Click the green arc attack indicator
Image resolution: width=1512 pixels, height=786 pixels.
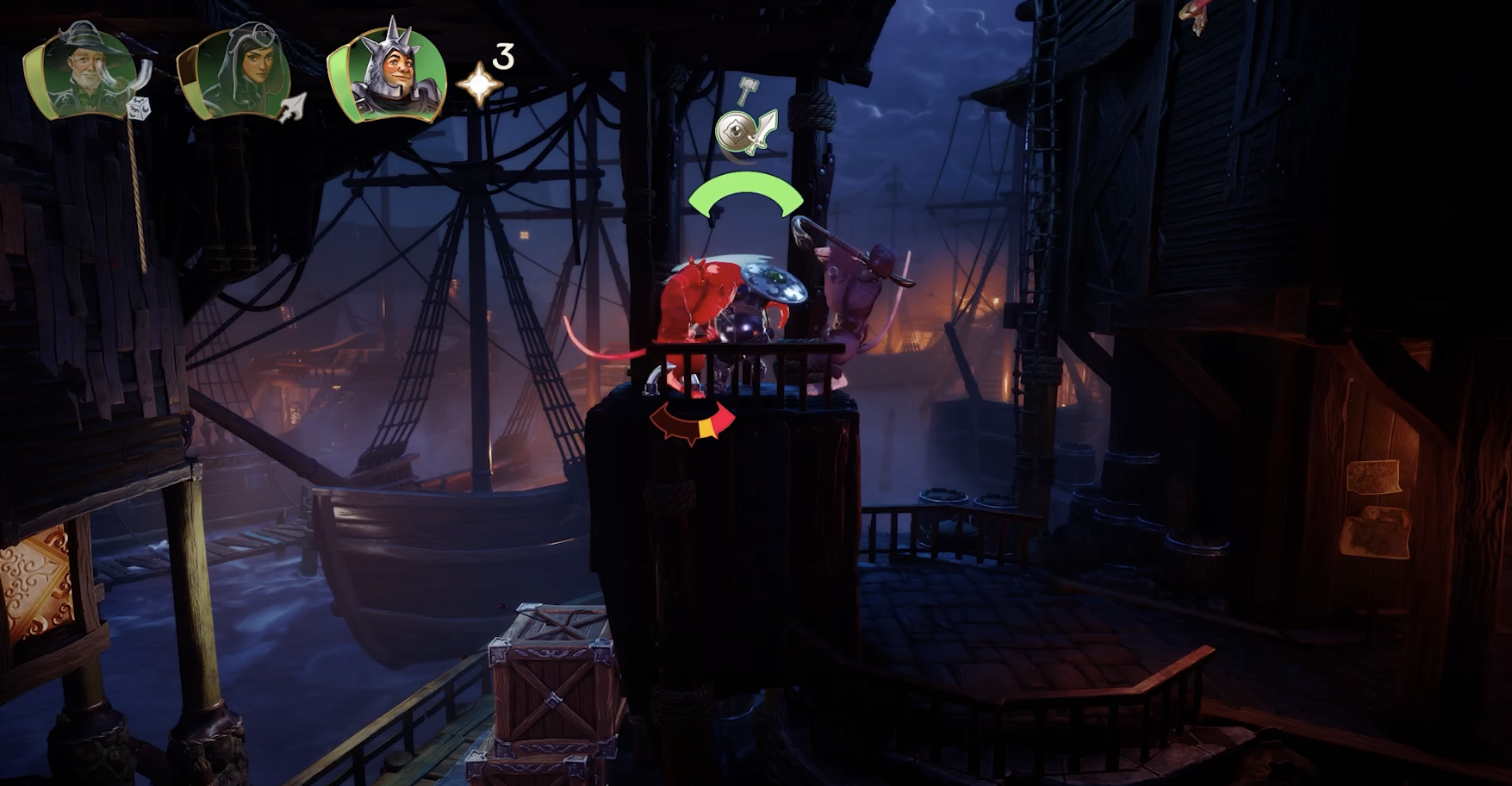click(746, 194)
